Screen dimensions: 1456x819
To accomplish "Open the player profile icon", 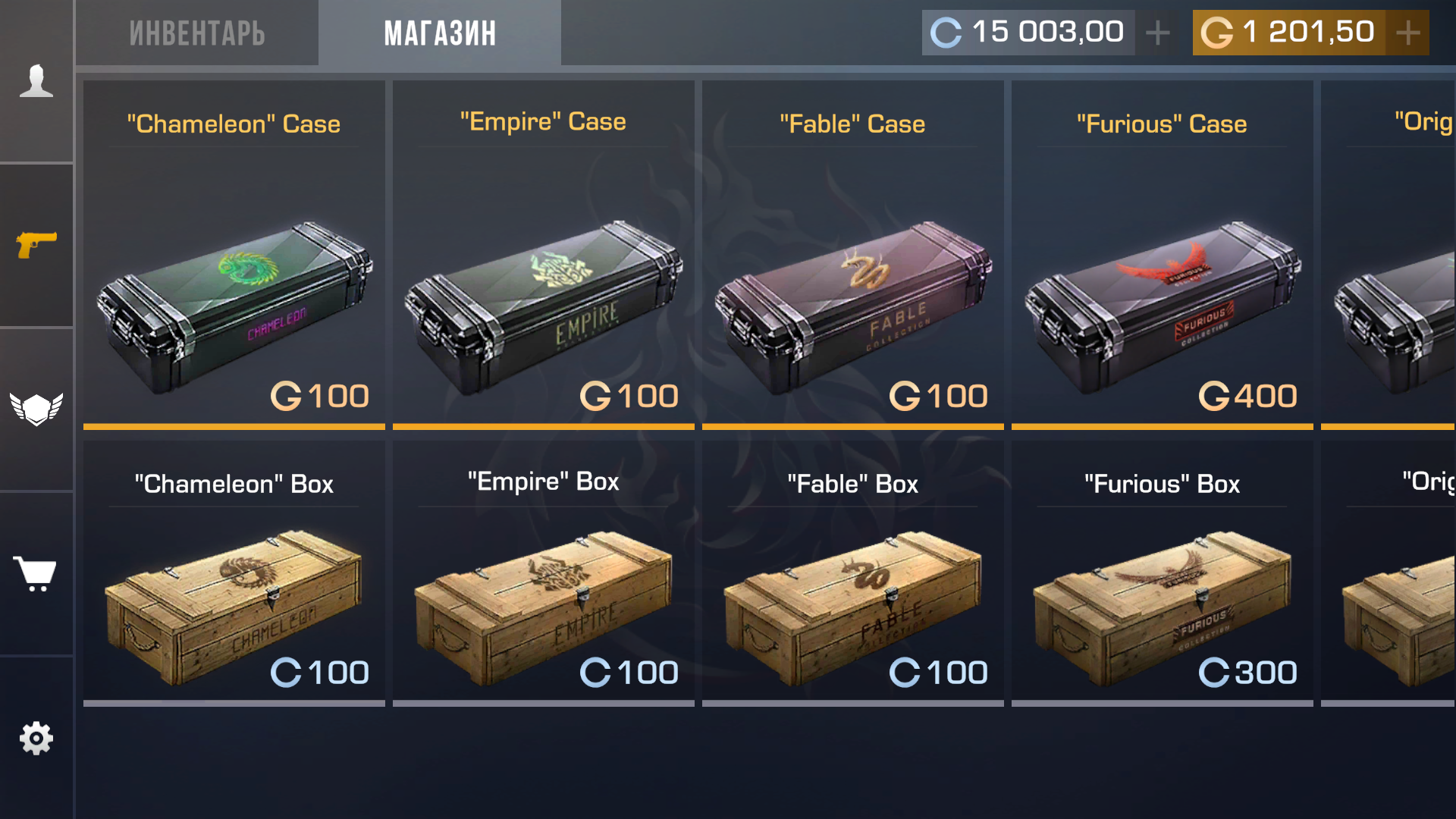I will click(36, 81).
